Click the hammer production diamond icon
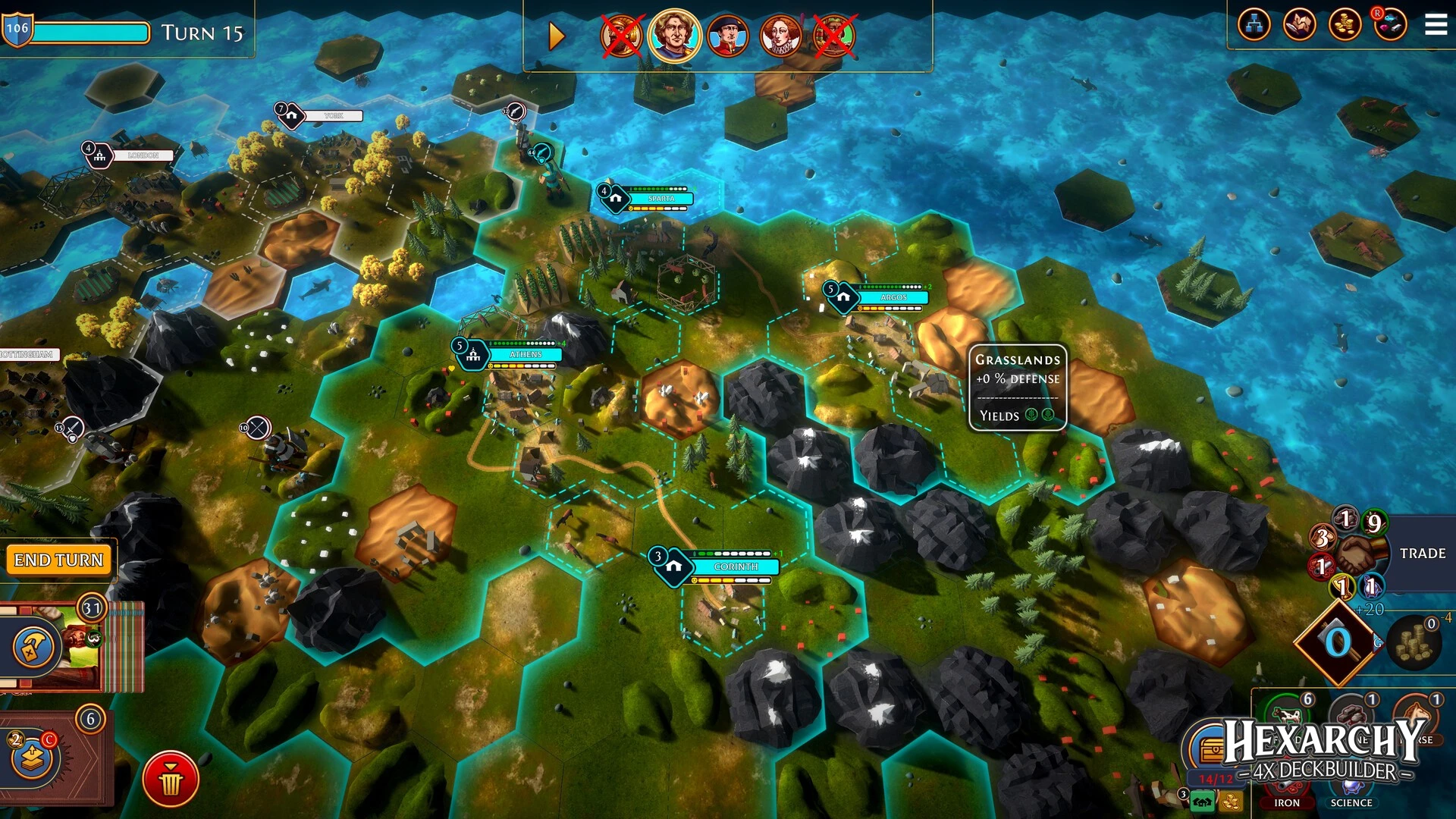The image size is (1456, 819). pyautogui.click(x=1338, y=642)
